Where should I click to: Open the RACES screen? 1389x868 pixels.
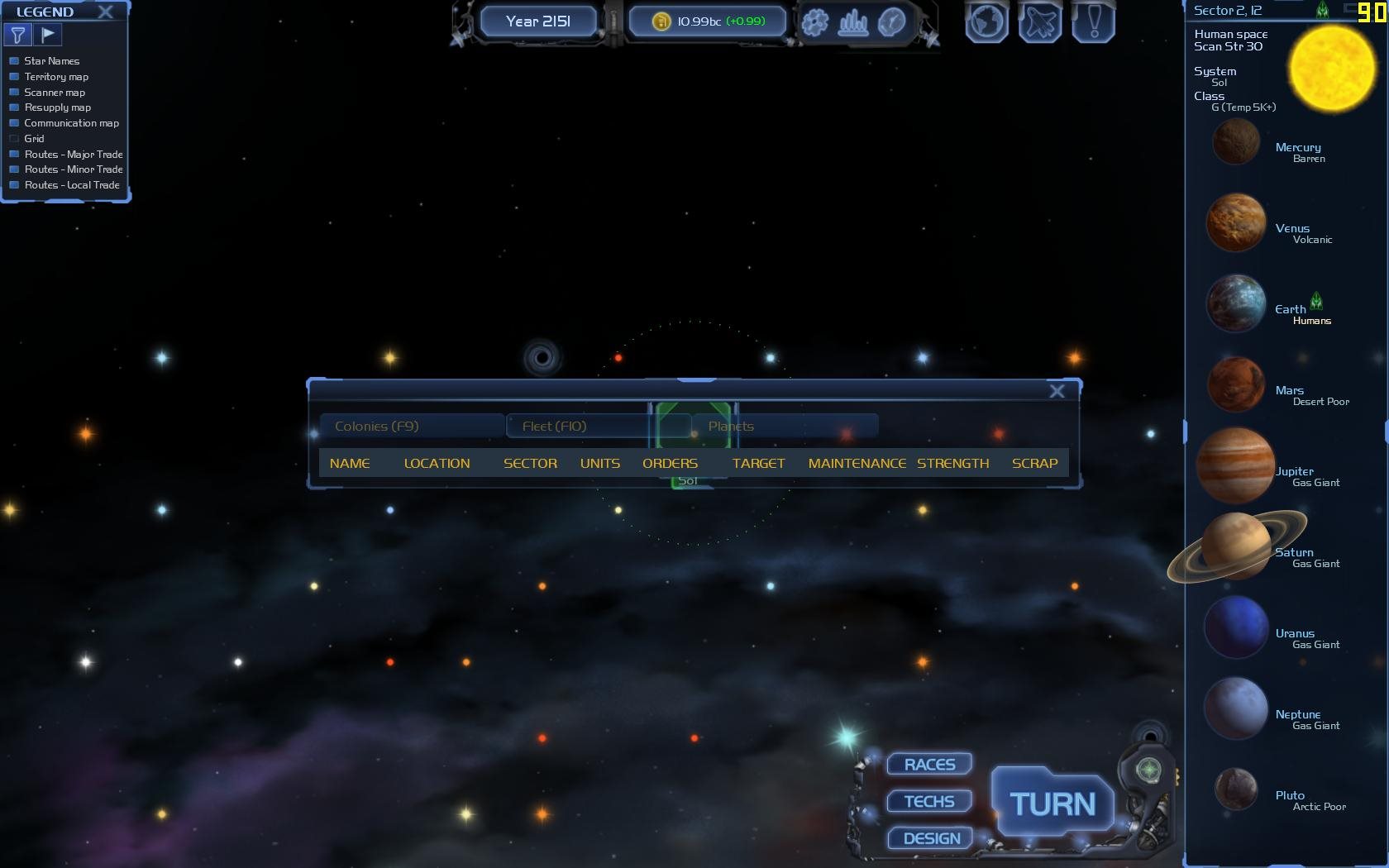[929, 765]
